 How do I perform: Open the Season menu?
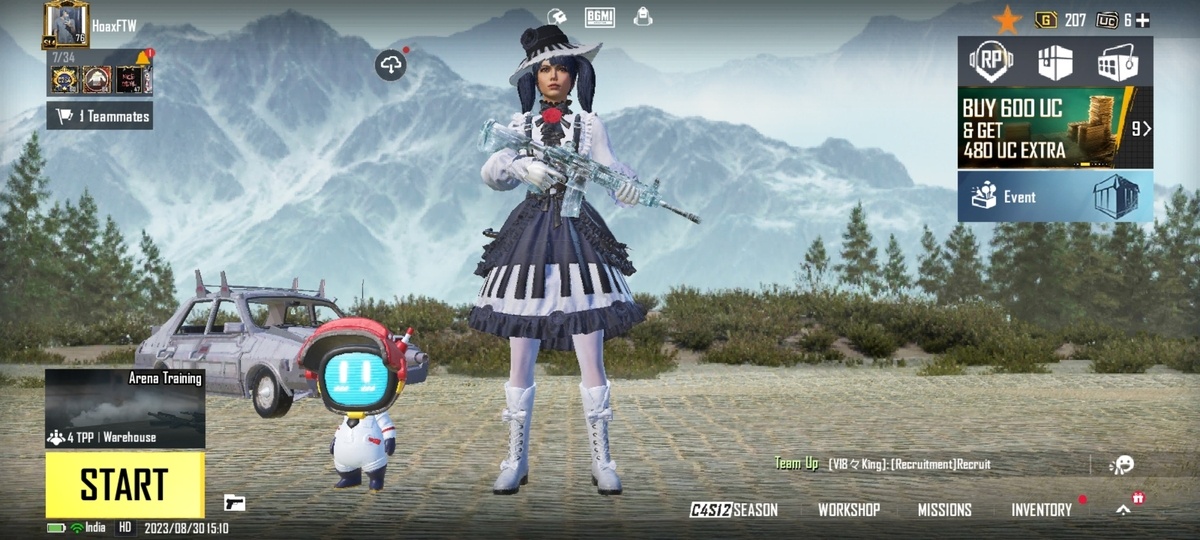(x=734, y=510)
